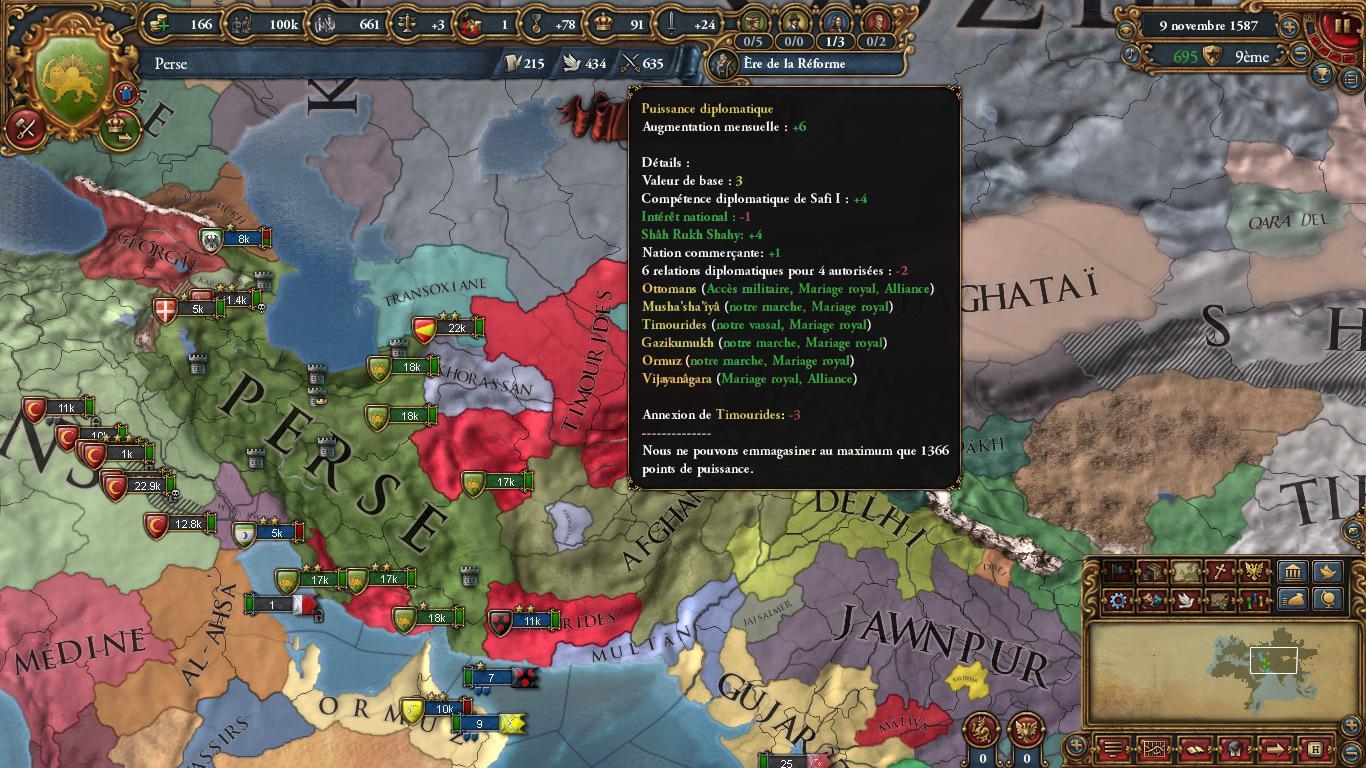Open the ledger chart icon near the minimap

tap(1154, 749)
